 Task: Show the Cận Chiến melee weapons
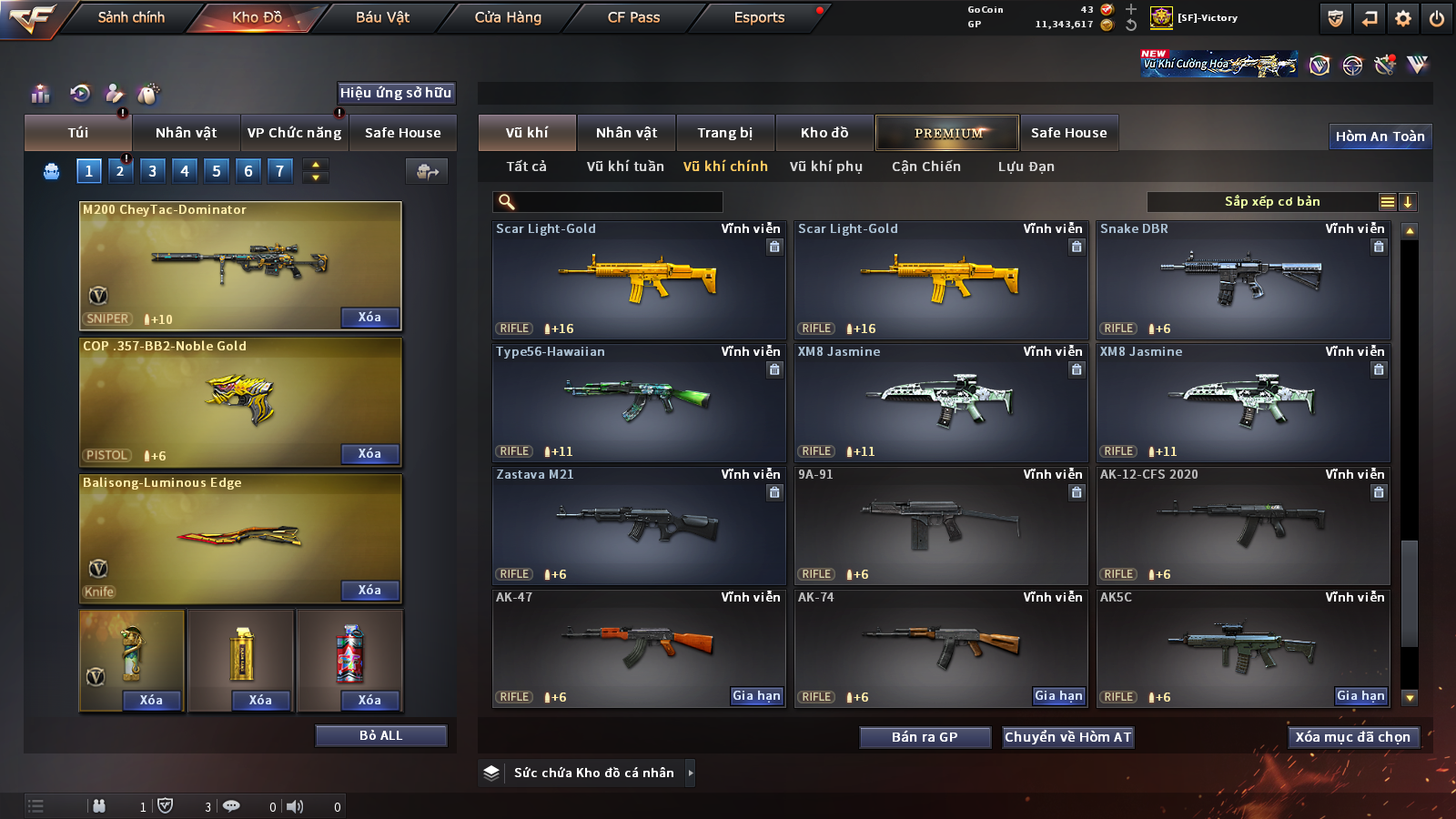pos(925,167)
